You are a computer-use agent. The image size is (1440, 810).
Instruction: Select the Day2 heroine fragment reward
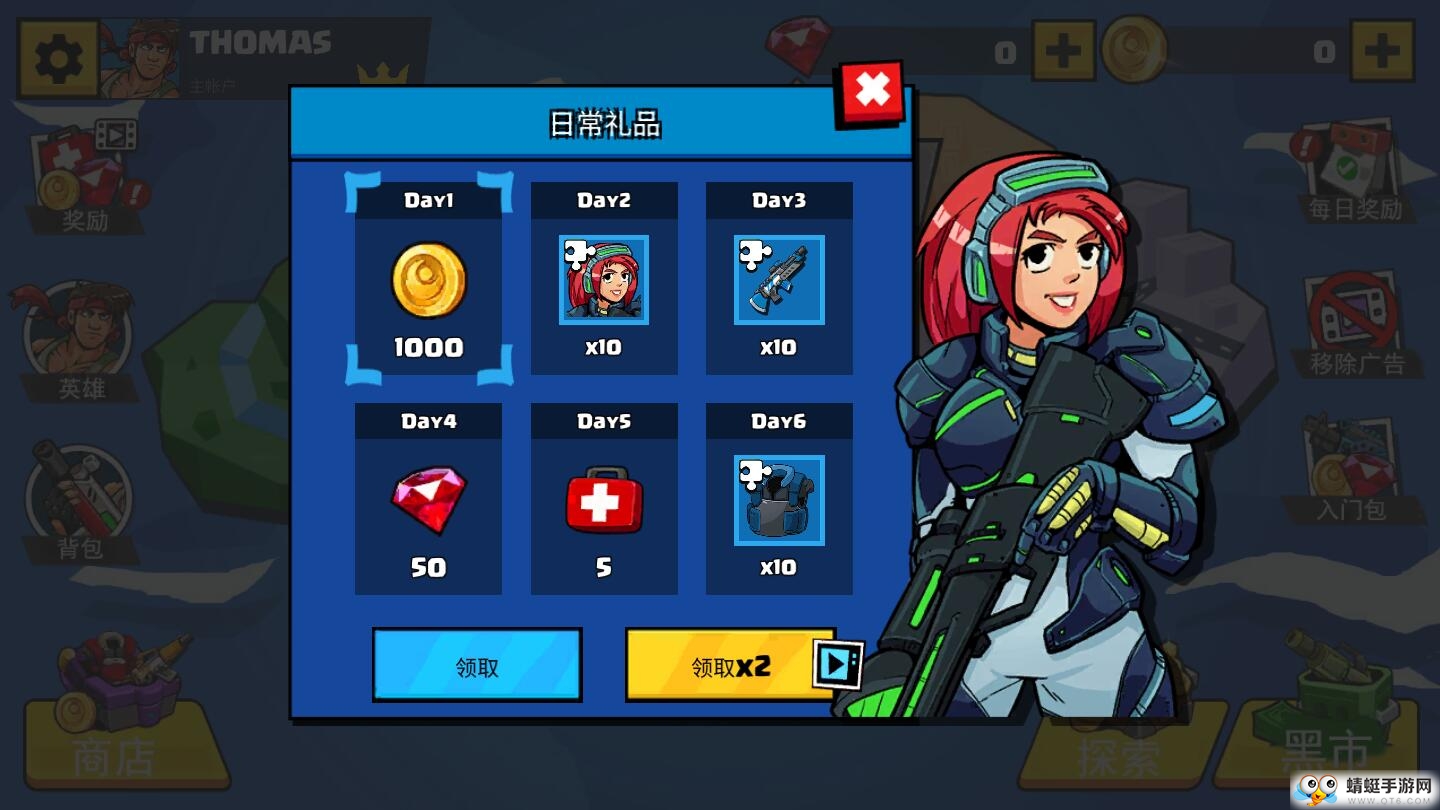pyautogui.click(x=604, y=279)
